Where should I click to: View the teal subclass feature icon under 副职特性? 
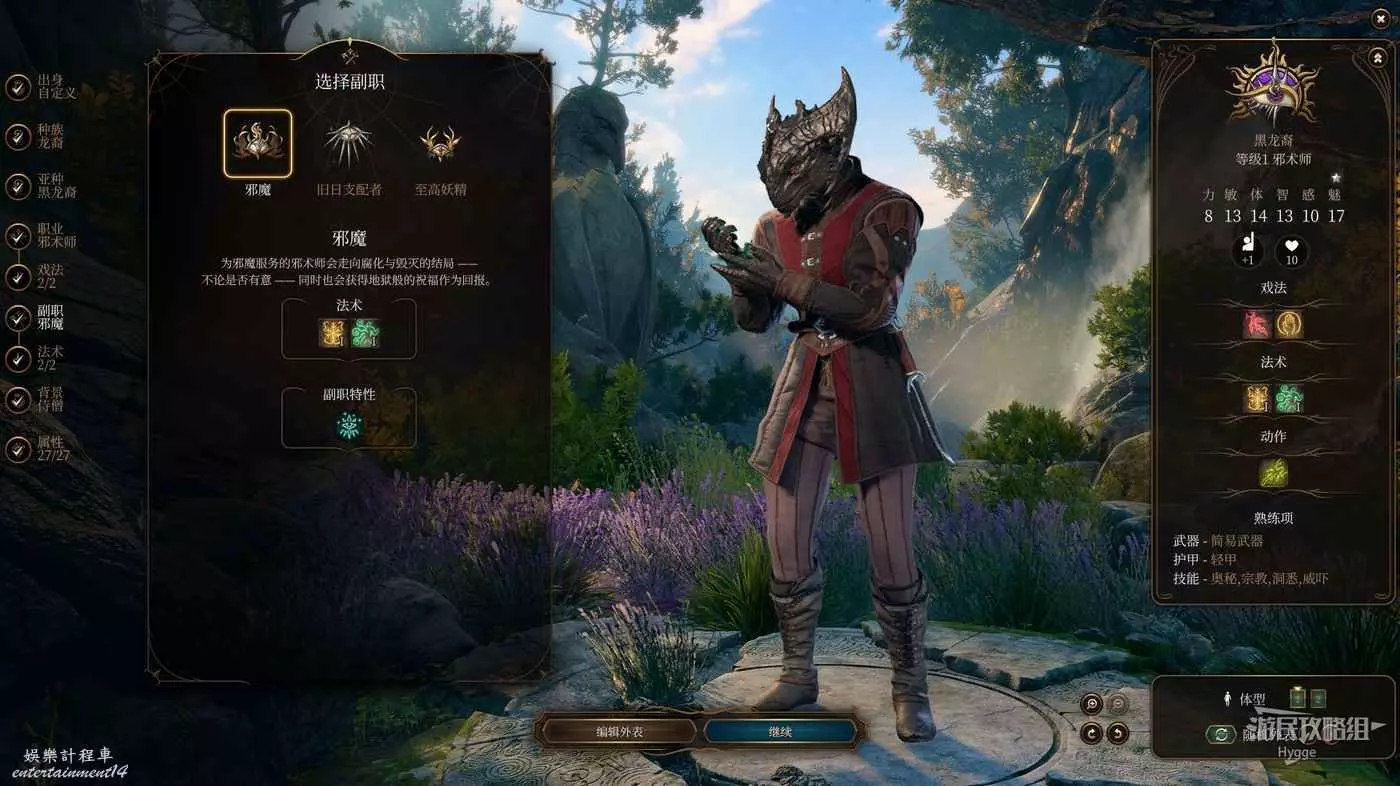pyautogui.click(x=349, y=426)
